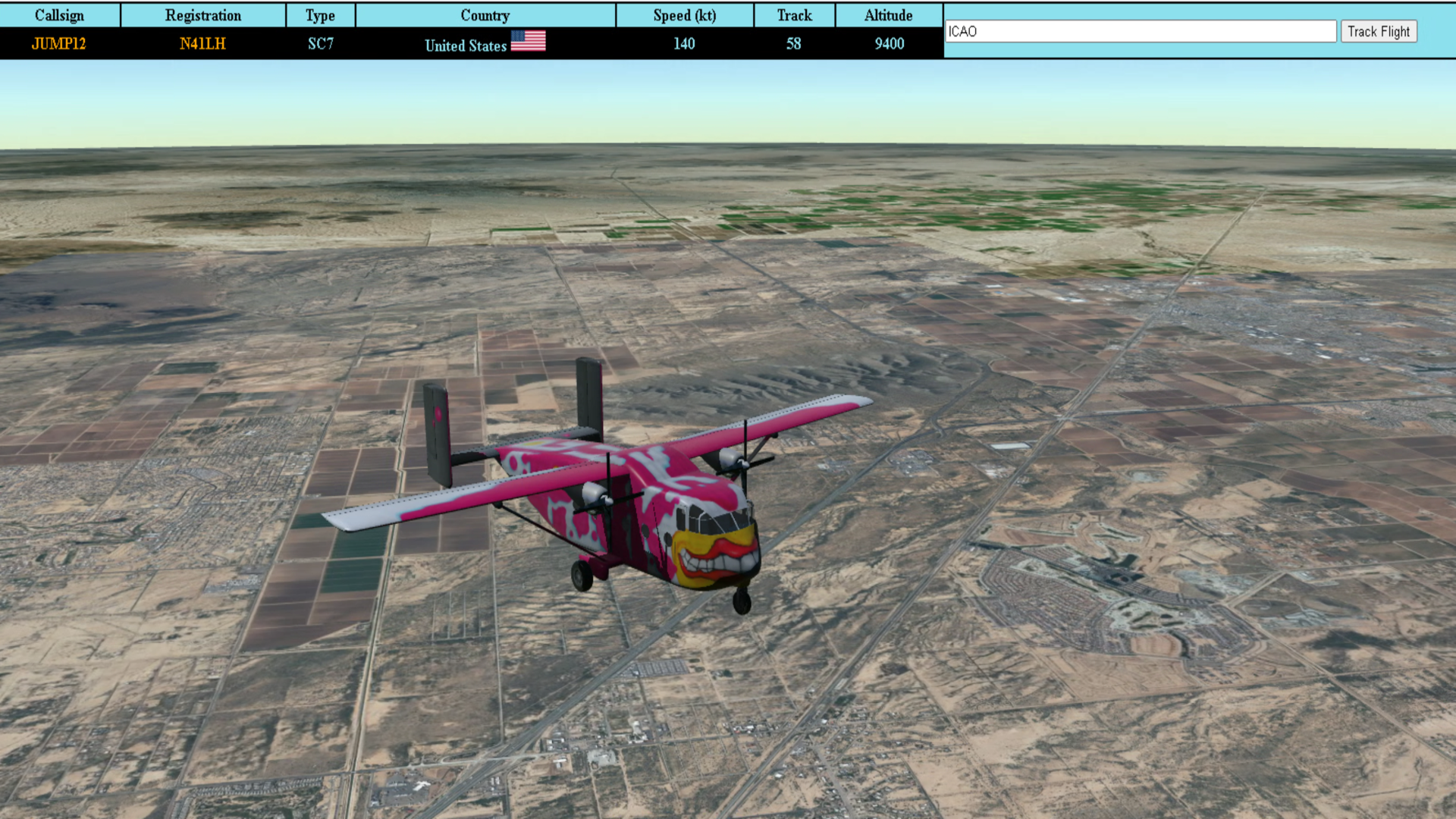Click the ICAO input field
This screenshot has width=1456, height=819.
coord(1140,31)
